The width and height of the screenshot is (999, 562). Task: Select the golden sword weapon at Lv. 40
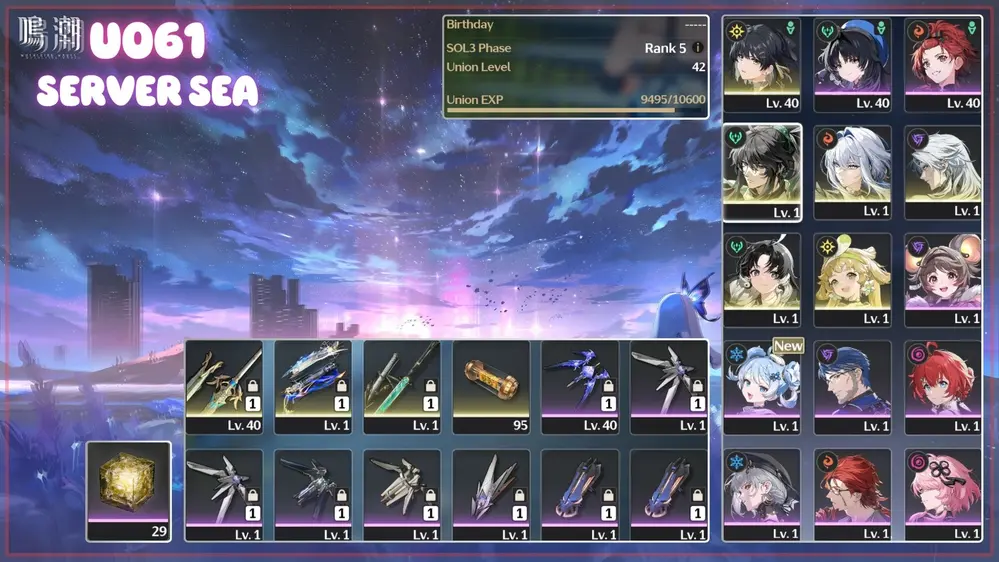[224, 385]
